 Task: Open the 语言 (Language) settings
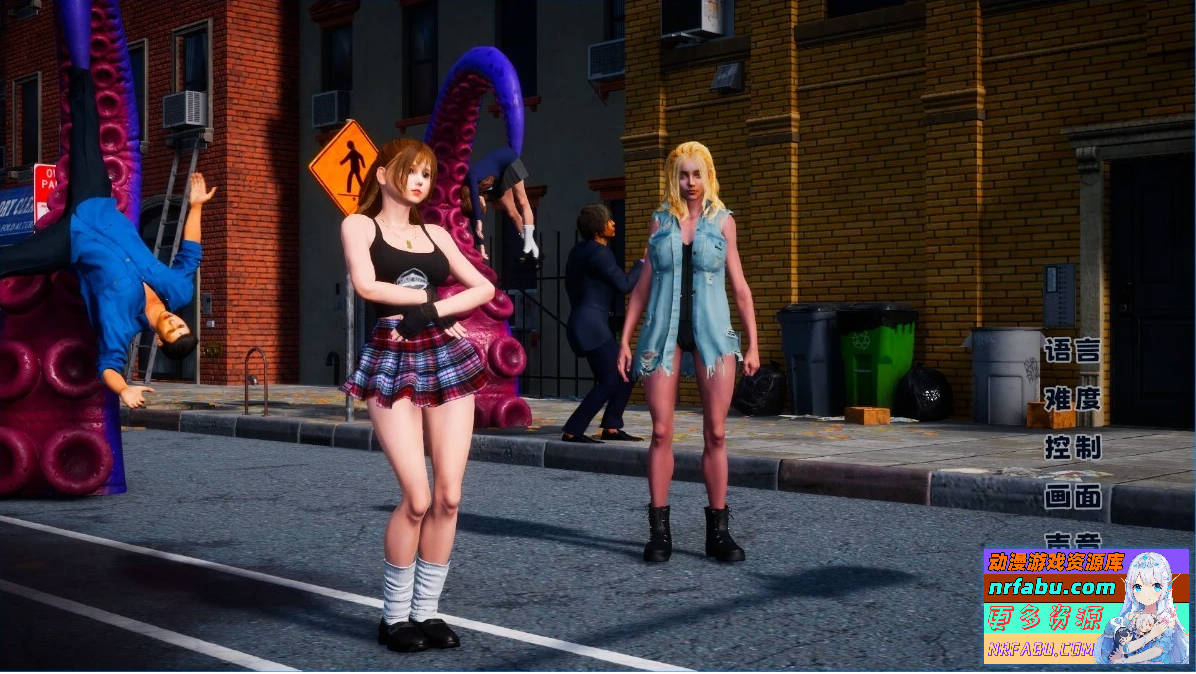(1072, 351)
